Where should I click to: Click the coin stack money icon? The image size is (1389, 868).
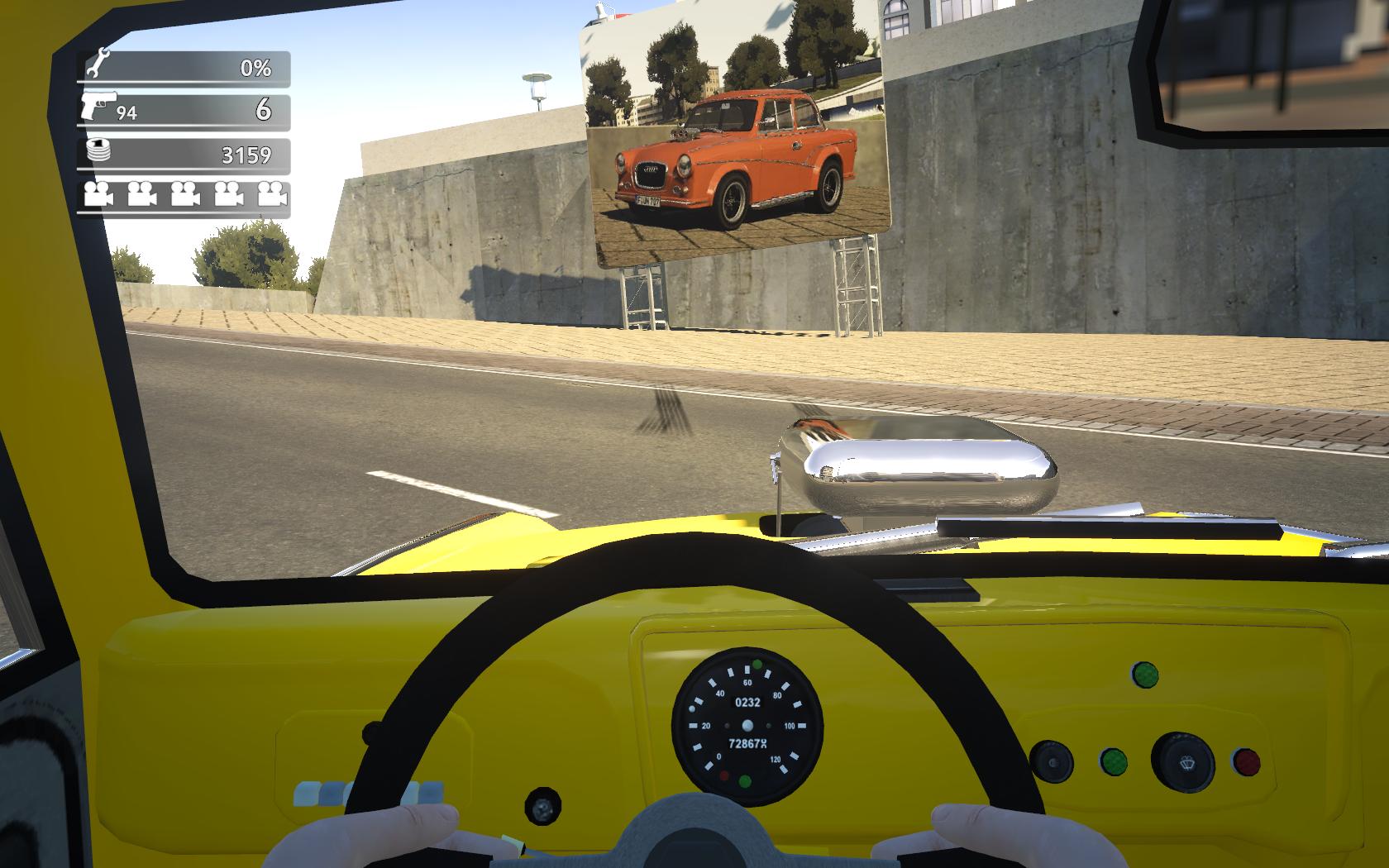tap(98, 151)
